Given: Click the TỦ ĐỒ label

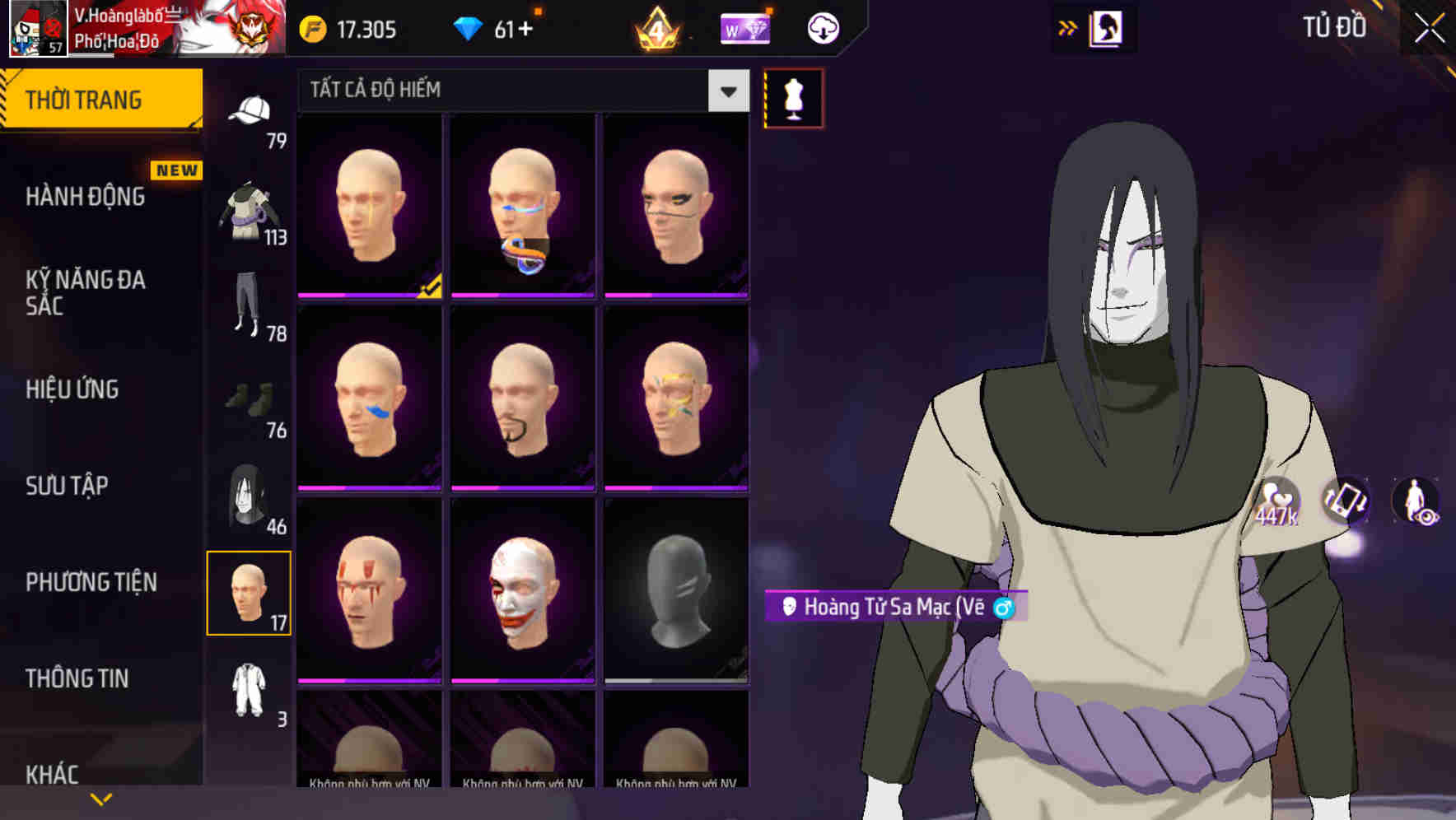Looking at the screenshot, I should tap(1336, 27).
